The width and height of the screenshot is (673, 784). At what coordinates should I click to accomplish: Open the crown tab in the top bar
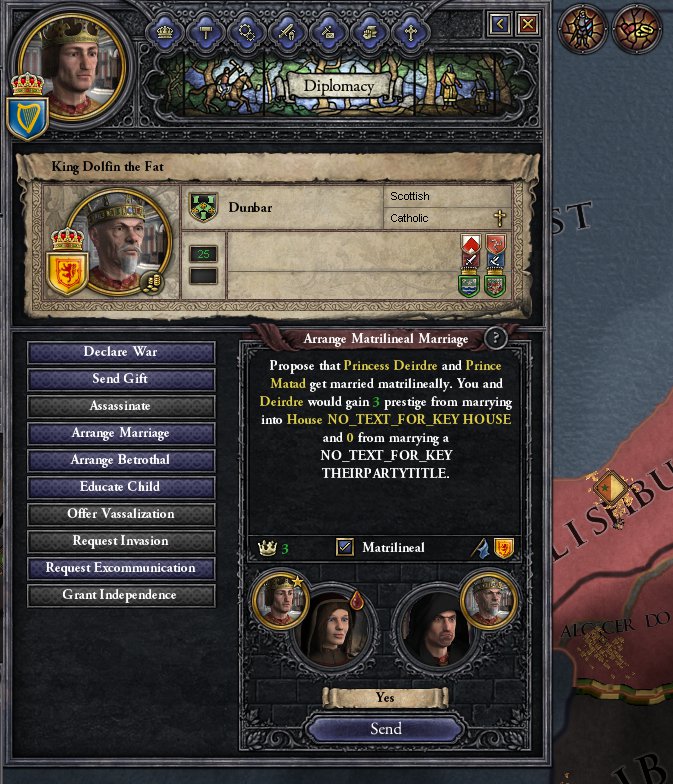164,32
